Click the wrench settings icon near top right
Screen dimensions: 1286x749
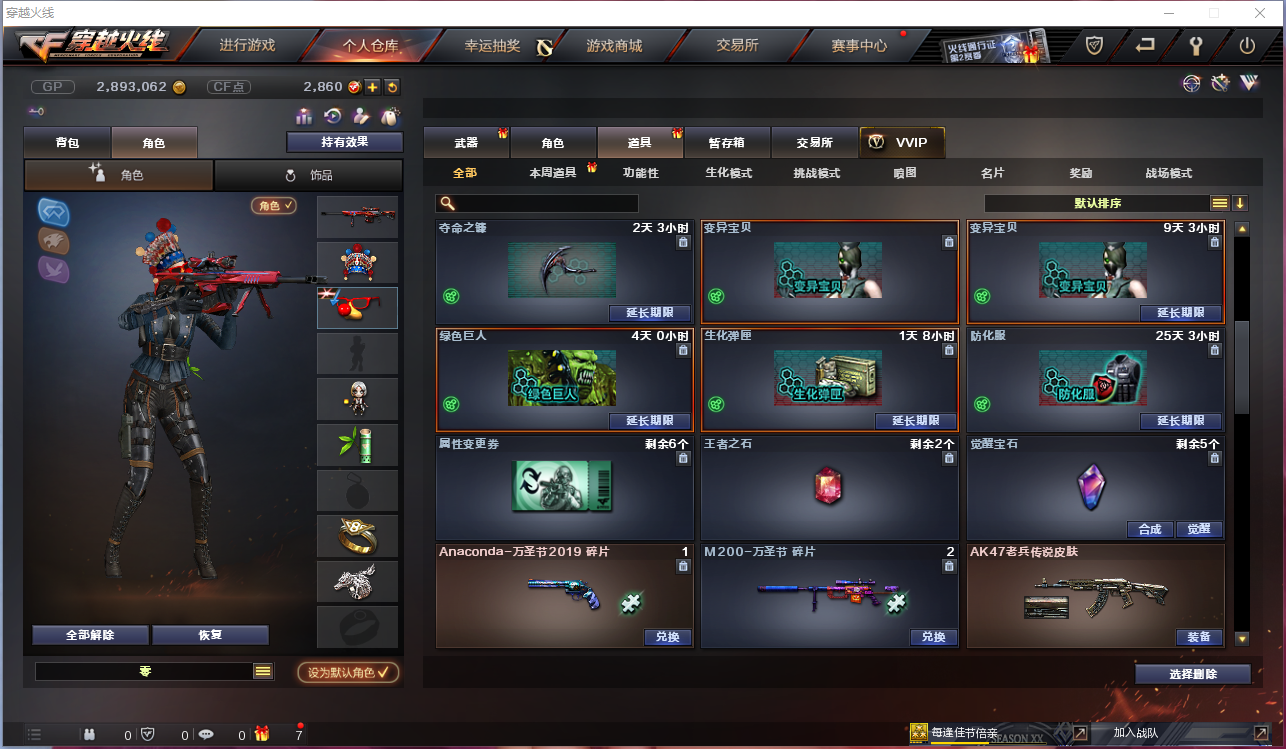1197,44
